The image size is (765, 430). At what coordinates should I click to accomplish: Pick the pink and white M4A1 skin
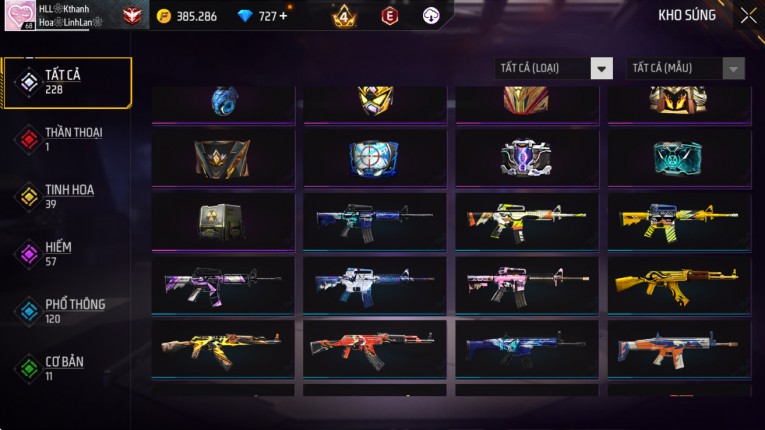(x=526, y=285)
